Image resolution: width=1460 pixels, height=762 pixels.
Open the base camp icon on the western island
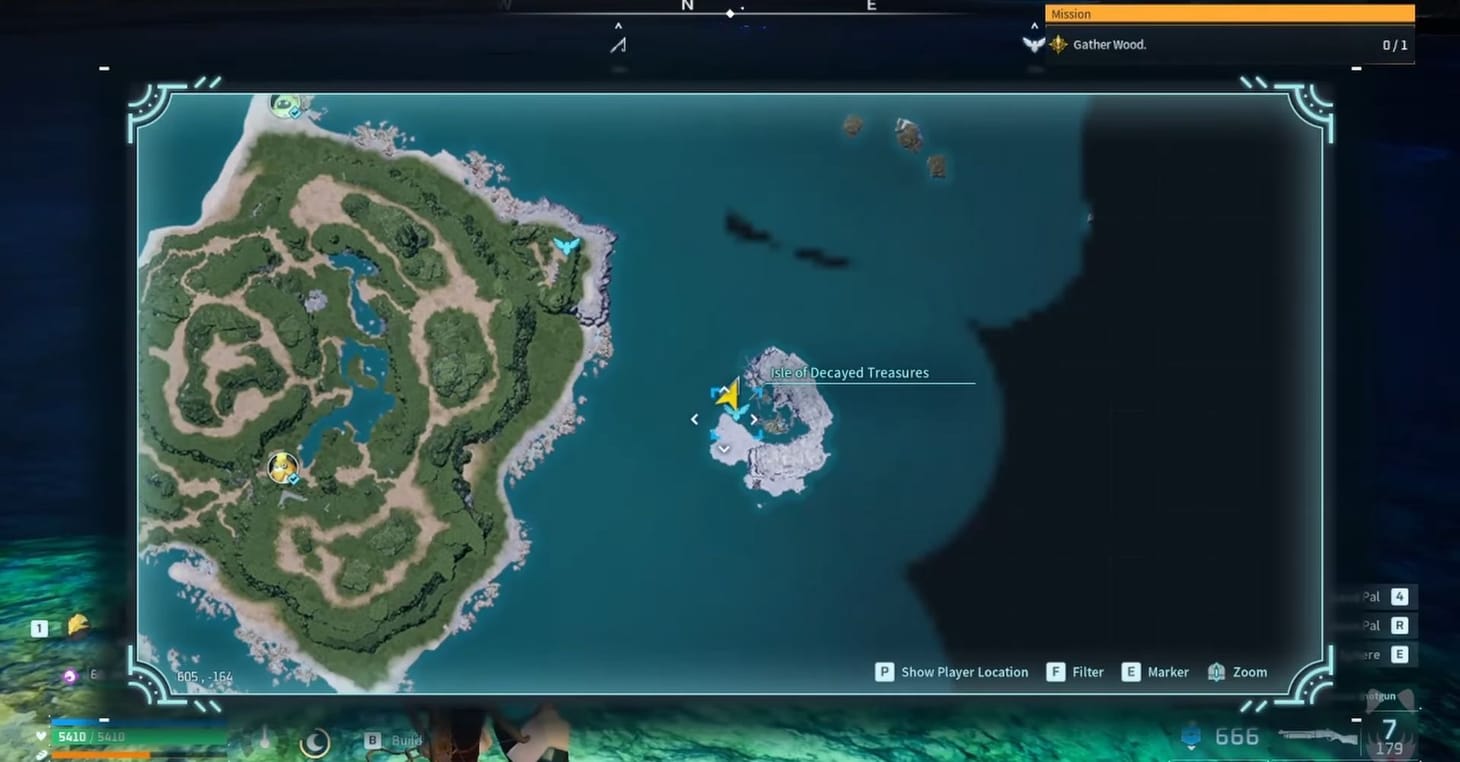click(x=281, y=467)
